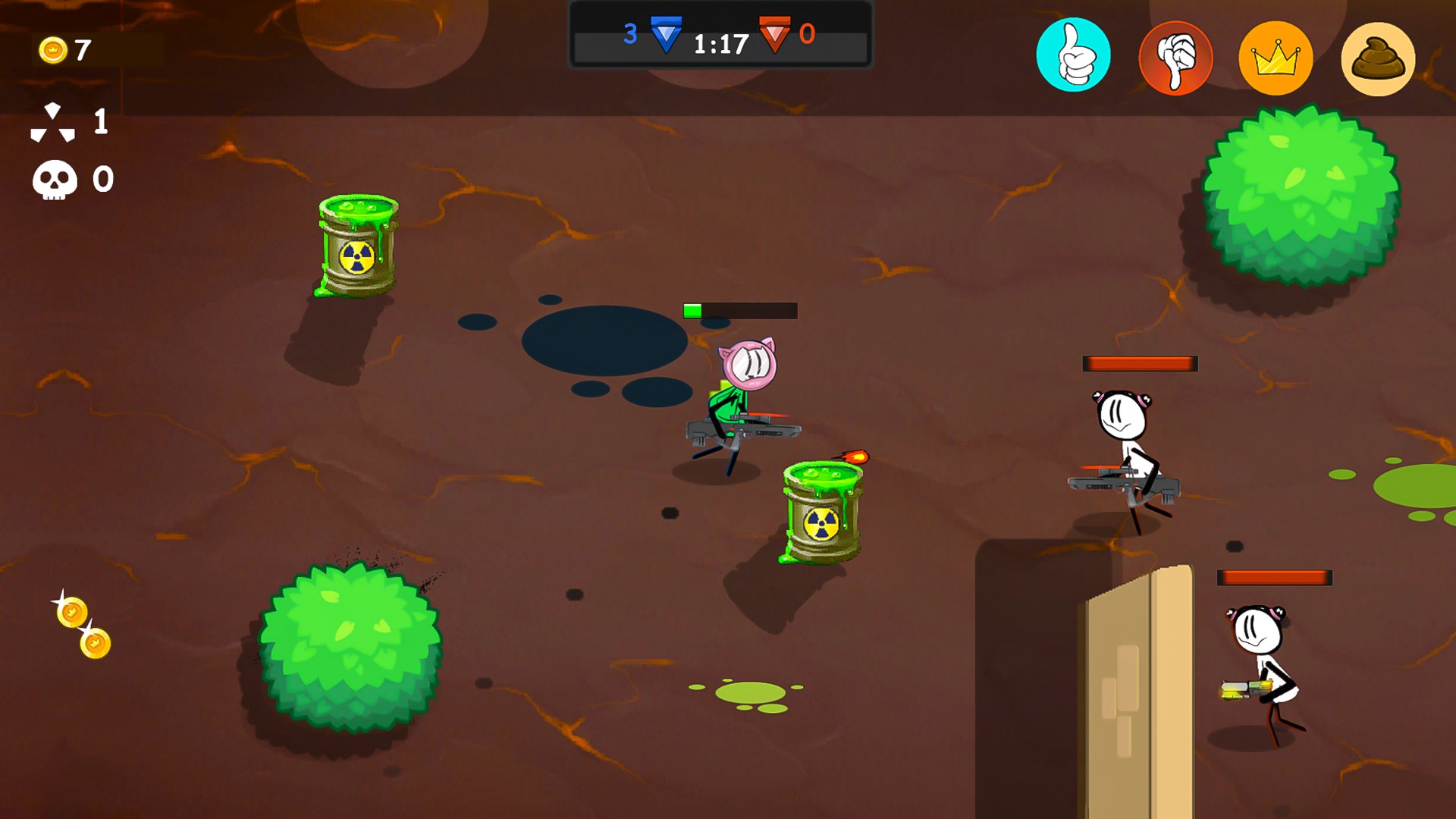
Task: Send the thumbs down emote
Action: (x=1175, y=57)
